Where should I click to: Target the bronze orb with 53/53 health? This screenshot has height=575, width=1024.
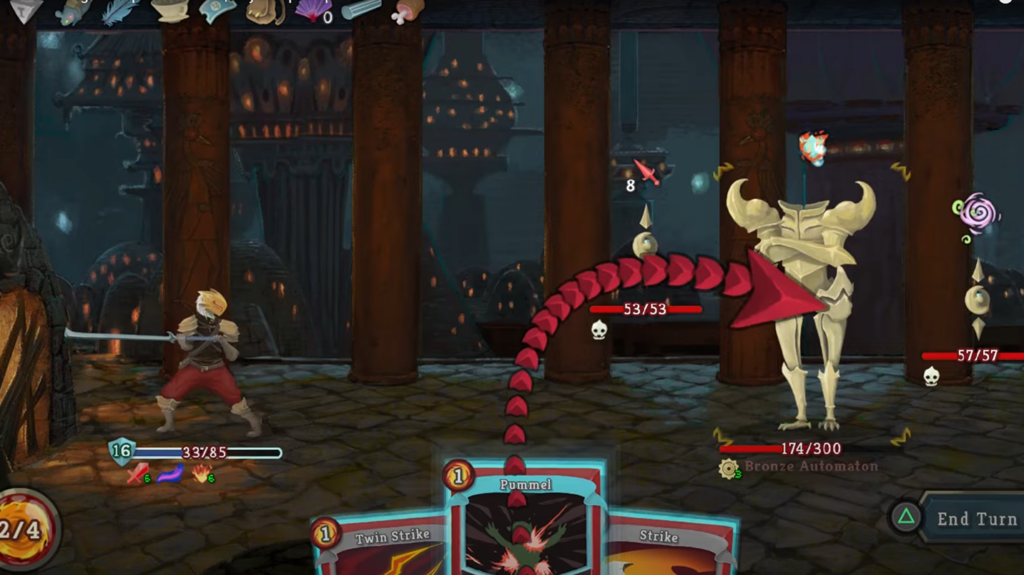coord(645,243)
